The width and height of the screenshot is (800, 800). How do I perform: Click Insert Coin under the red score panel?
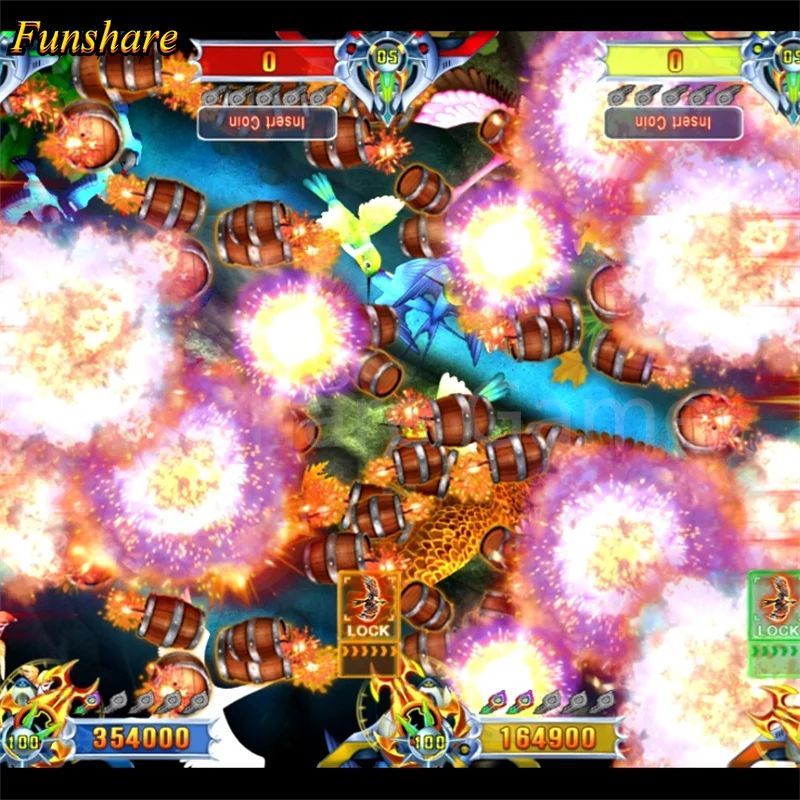[267, 124]
